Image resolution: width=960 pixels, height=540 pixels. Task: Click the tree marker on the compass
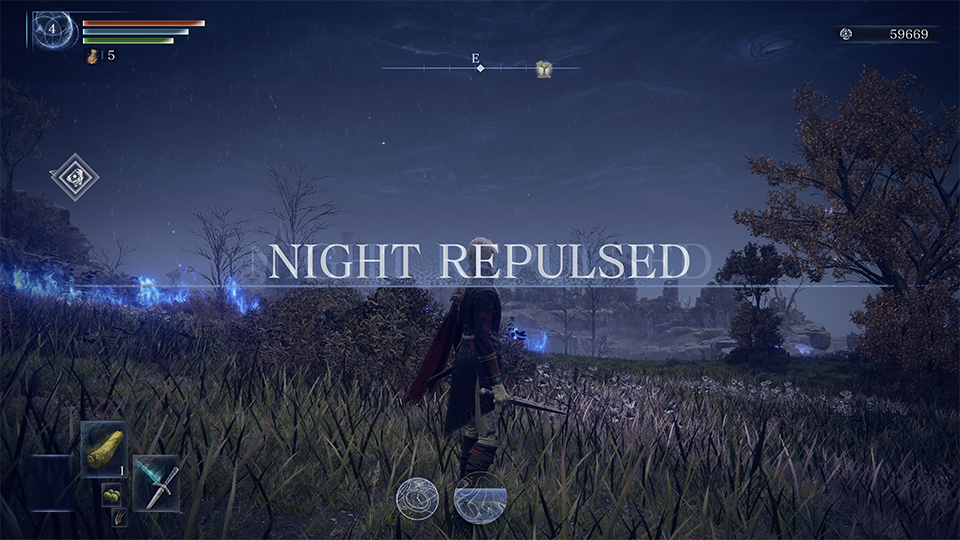tap(543, 68)
